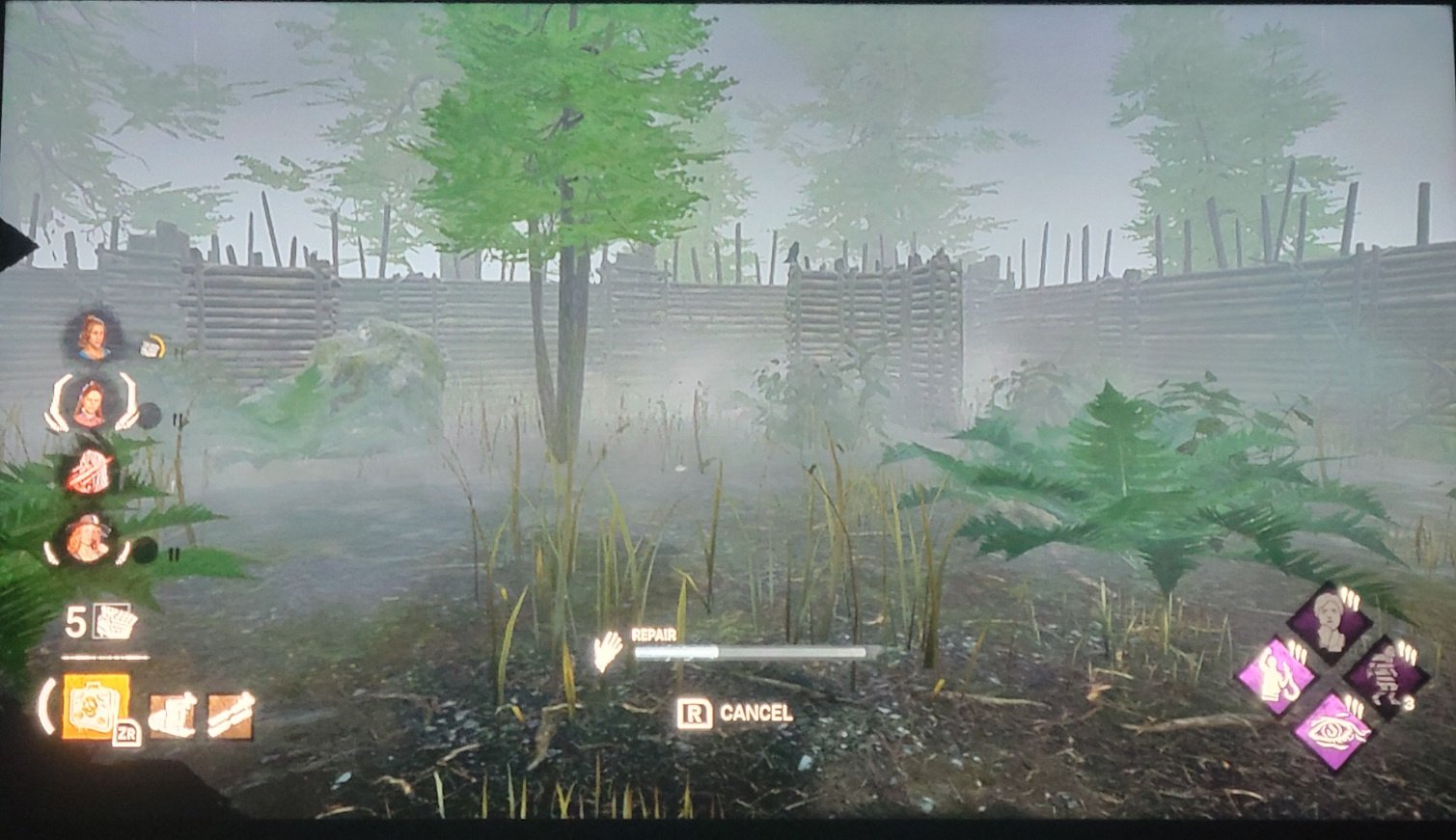Click the item charge counter icon beside the 5
Screen dimensions: 1456x840
click(x=114, y=625)
